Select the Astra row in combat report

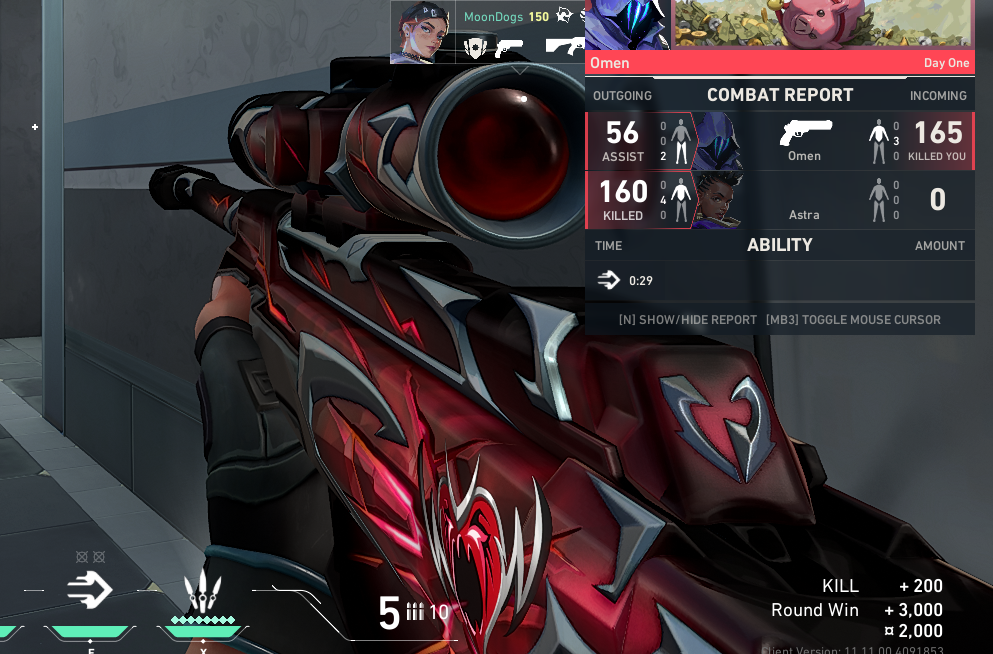tap(779, 200)
